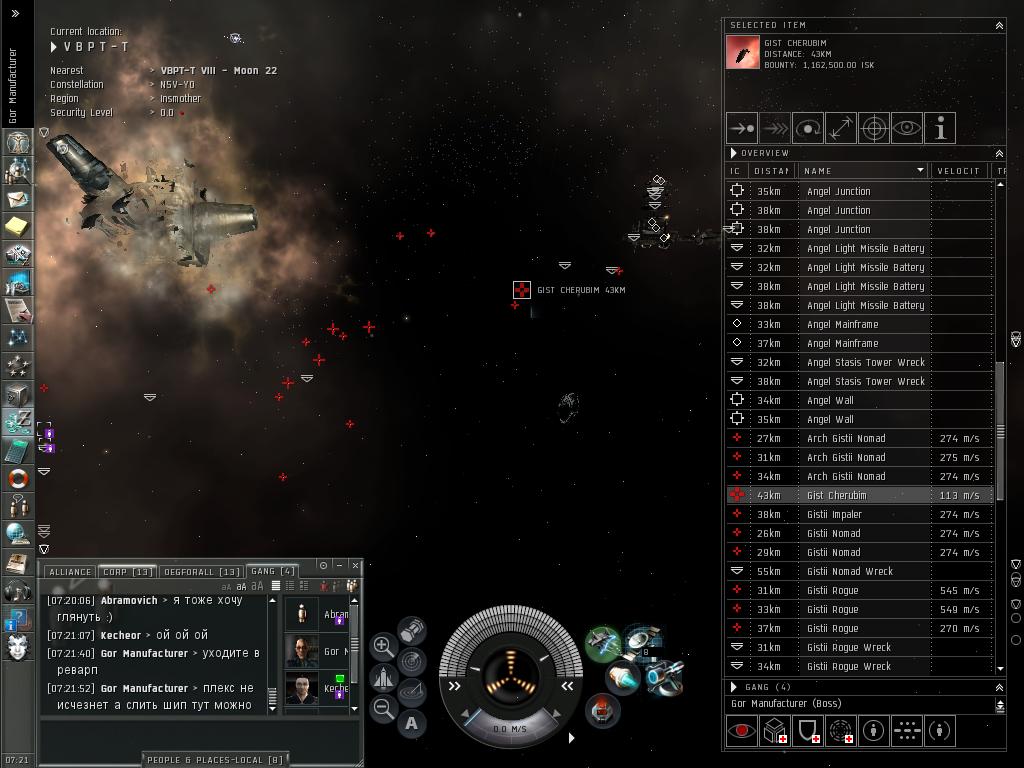This screenshot has height=768, width=1024.
Task: Lock target with the crosshair button
Action: [874, 128]
